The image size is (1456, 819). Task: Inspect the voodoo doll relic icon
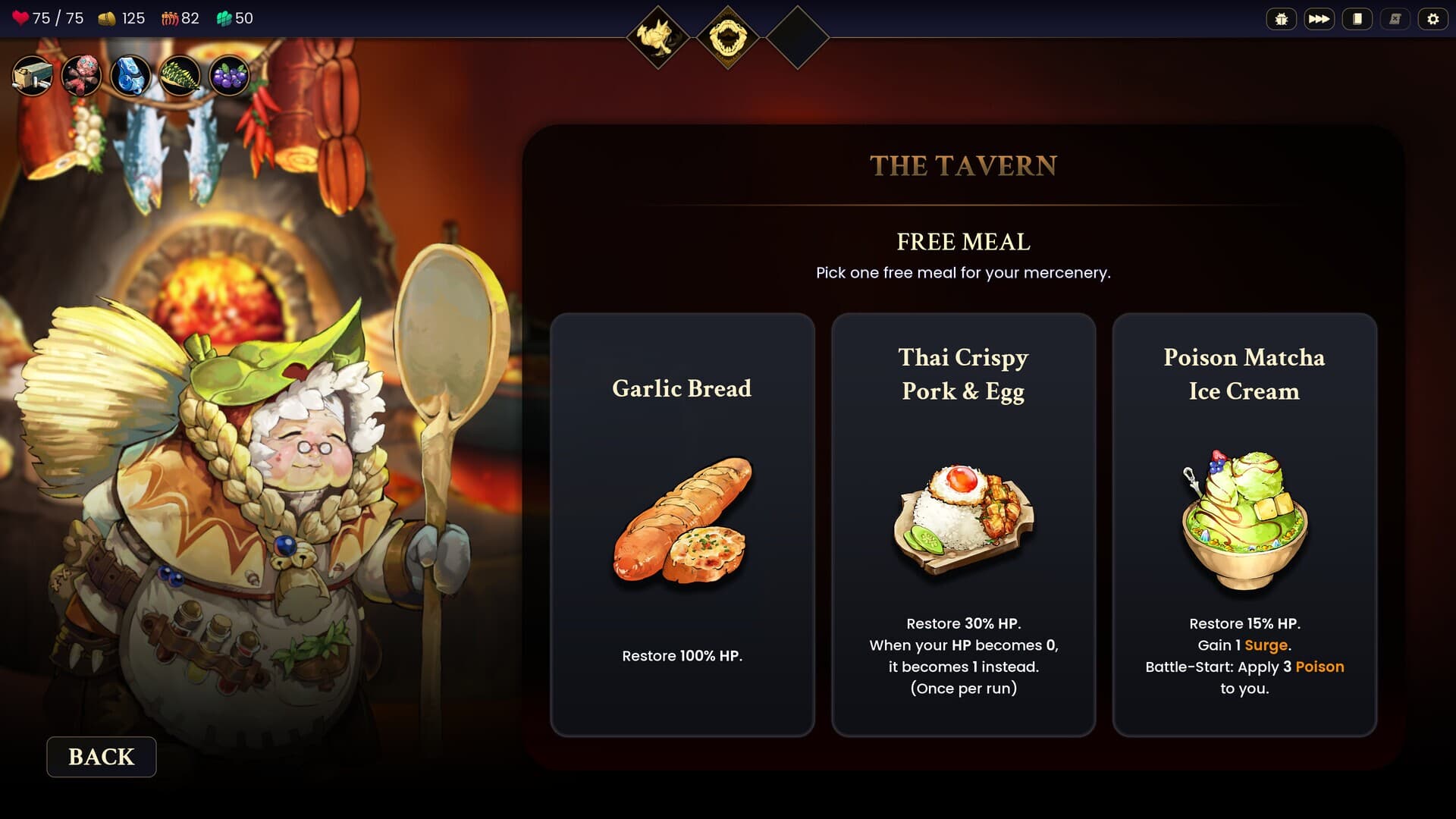[81, 77]
